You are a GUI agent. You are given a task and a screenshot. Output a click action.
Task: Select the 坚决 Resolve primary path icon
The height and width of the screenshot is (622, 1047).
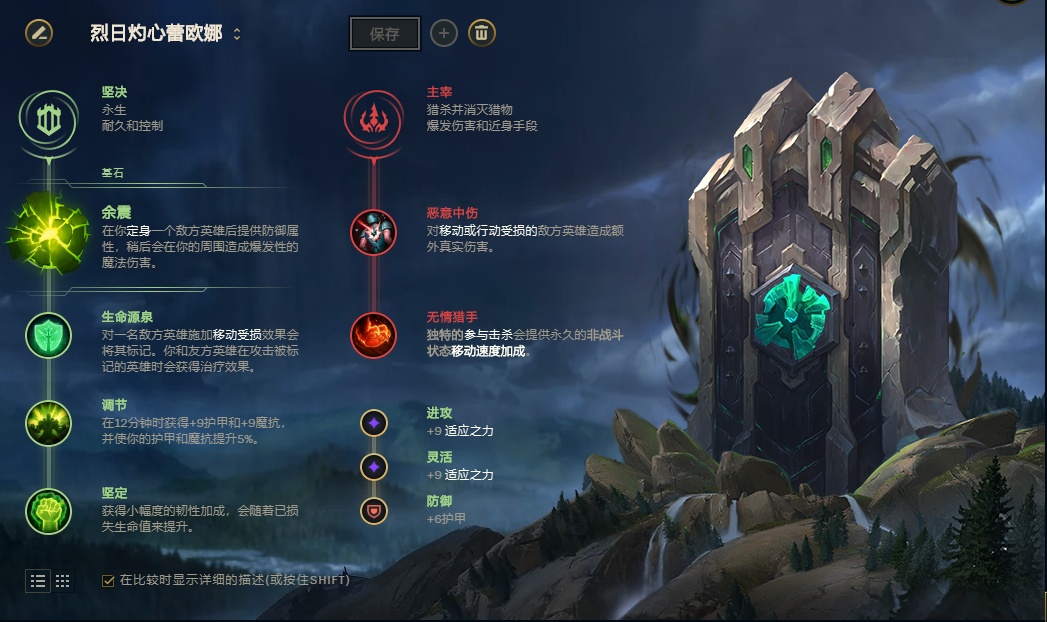coord(48,119)
